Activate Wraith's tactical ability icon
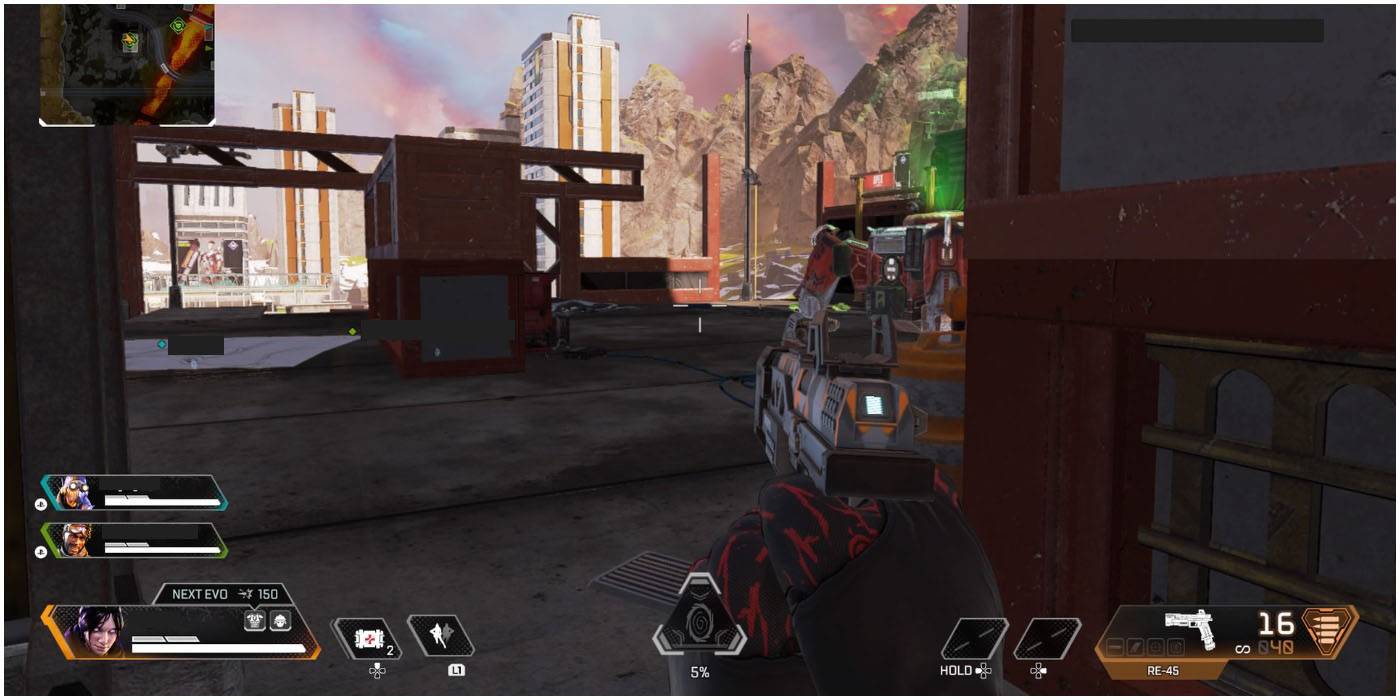The width and height of the screenshot is (1400, 700). (x=440, y=636)
